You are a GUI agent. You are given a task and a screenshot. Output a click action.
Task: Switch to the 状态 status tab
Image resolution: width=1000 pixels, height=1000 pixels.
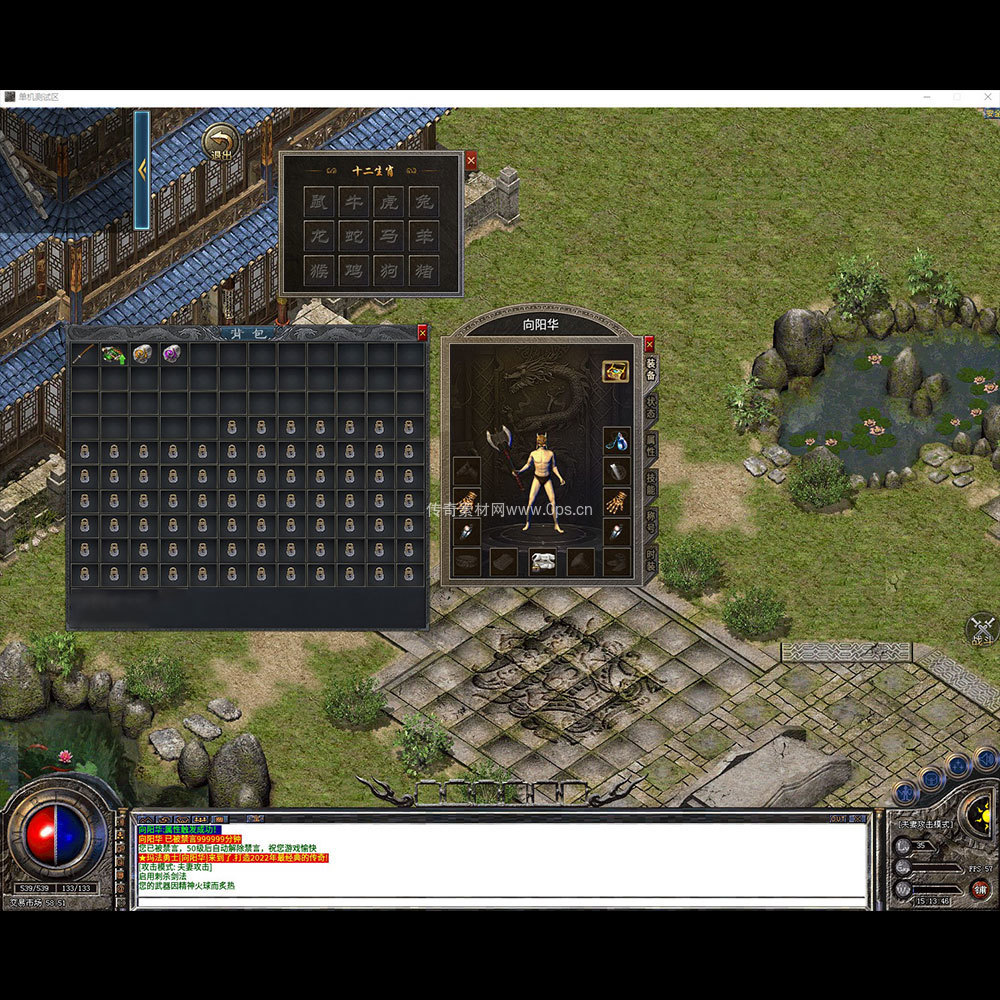[x=651, y=406]
